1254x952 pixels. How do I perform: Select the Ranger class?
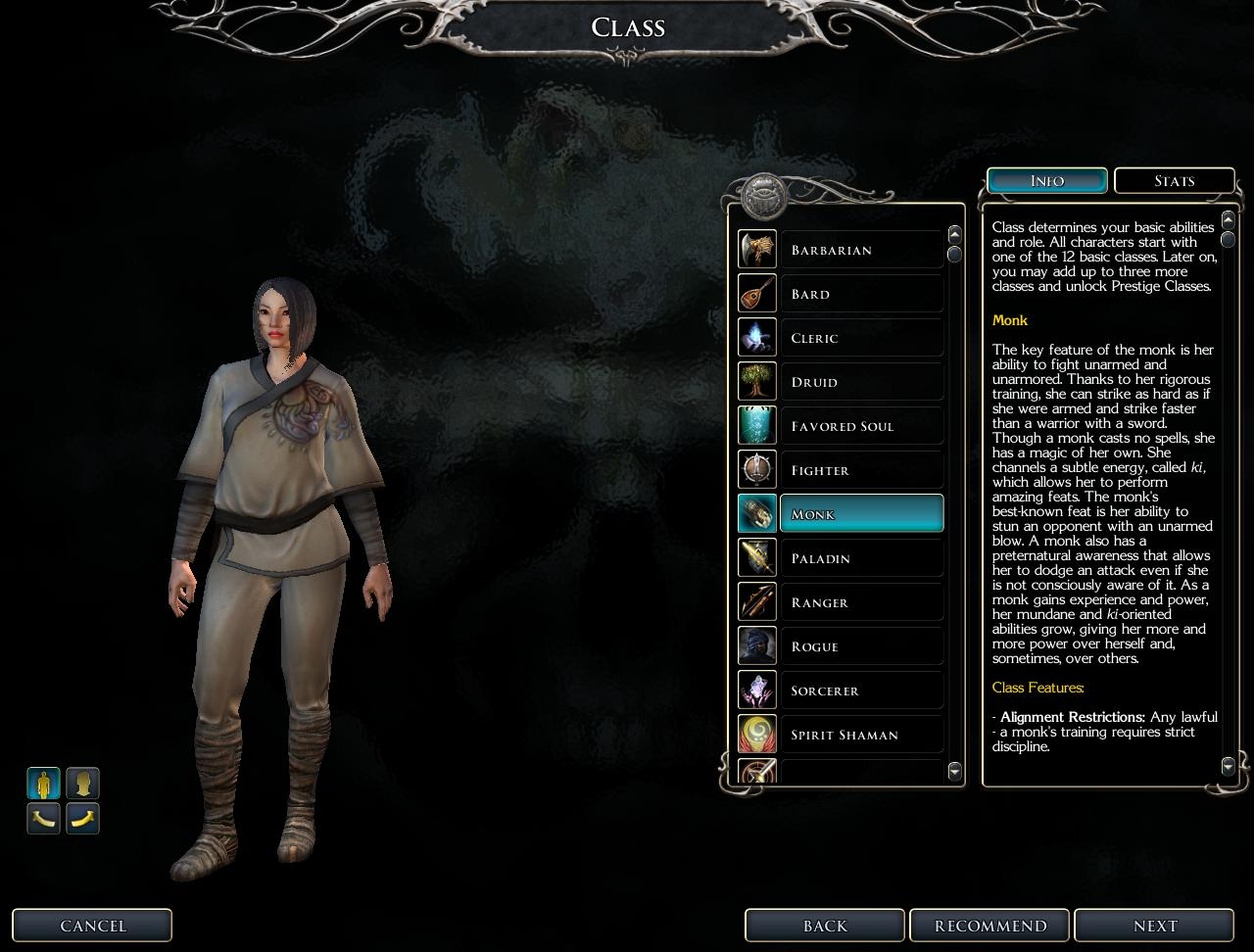[861, 602]
